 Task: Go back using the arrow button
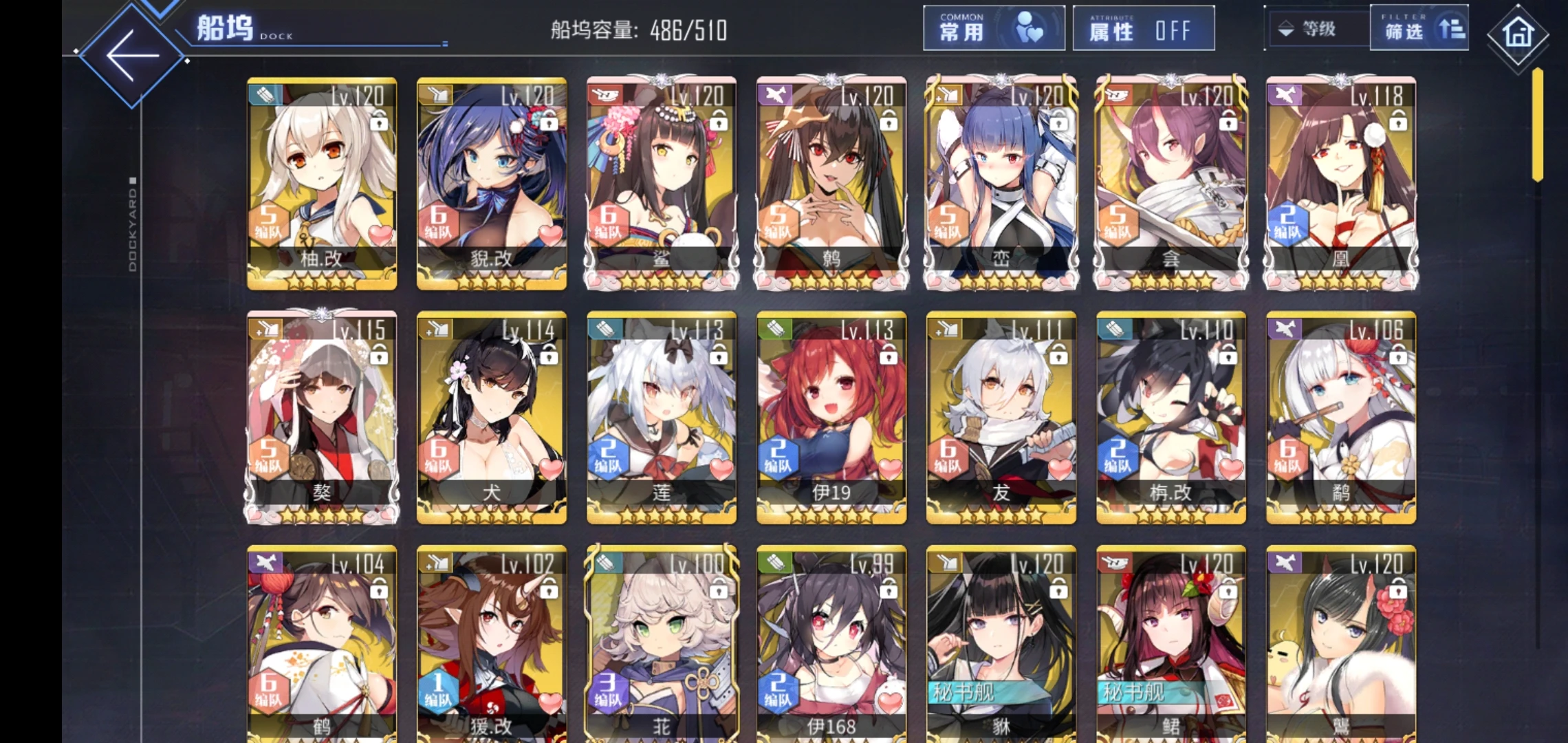tap(132, 56)
